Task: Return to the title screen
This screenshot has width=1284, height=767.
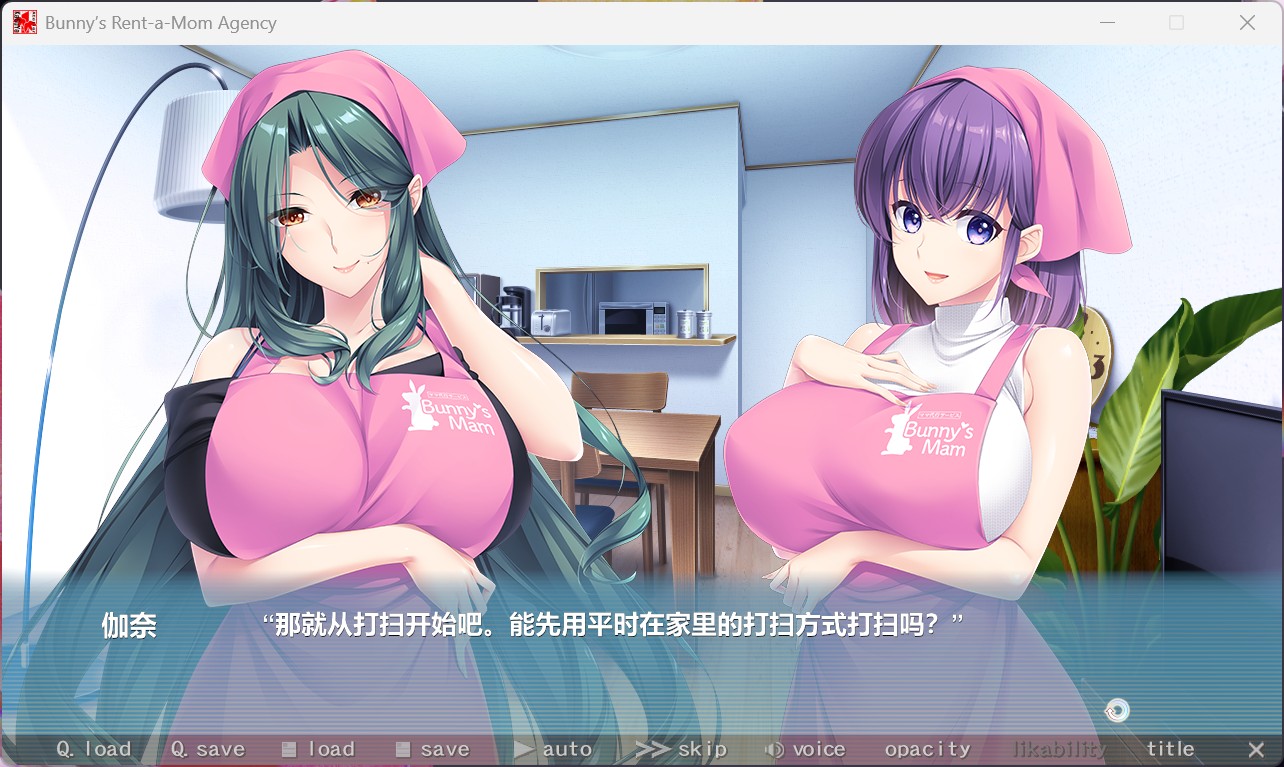Action: click(1170, 748)
